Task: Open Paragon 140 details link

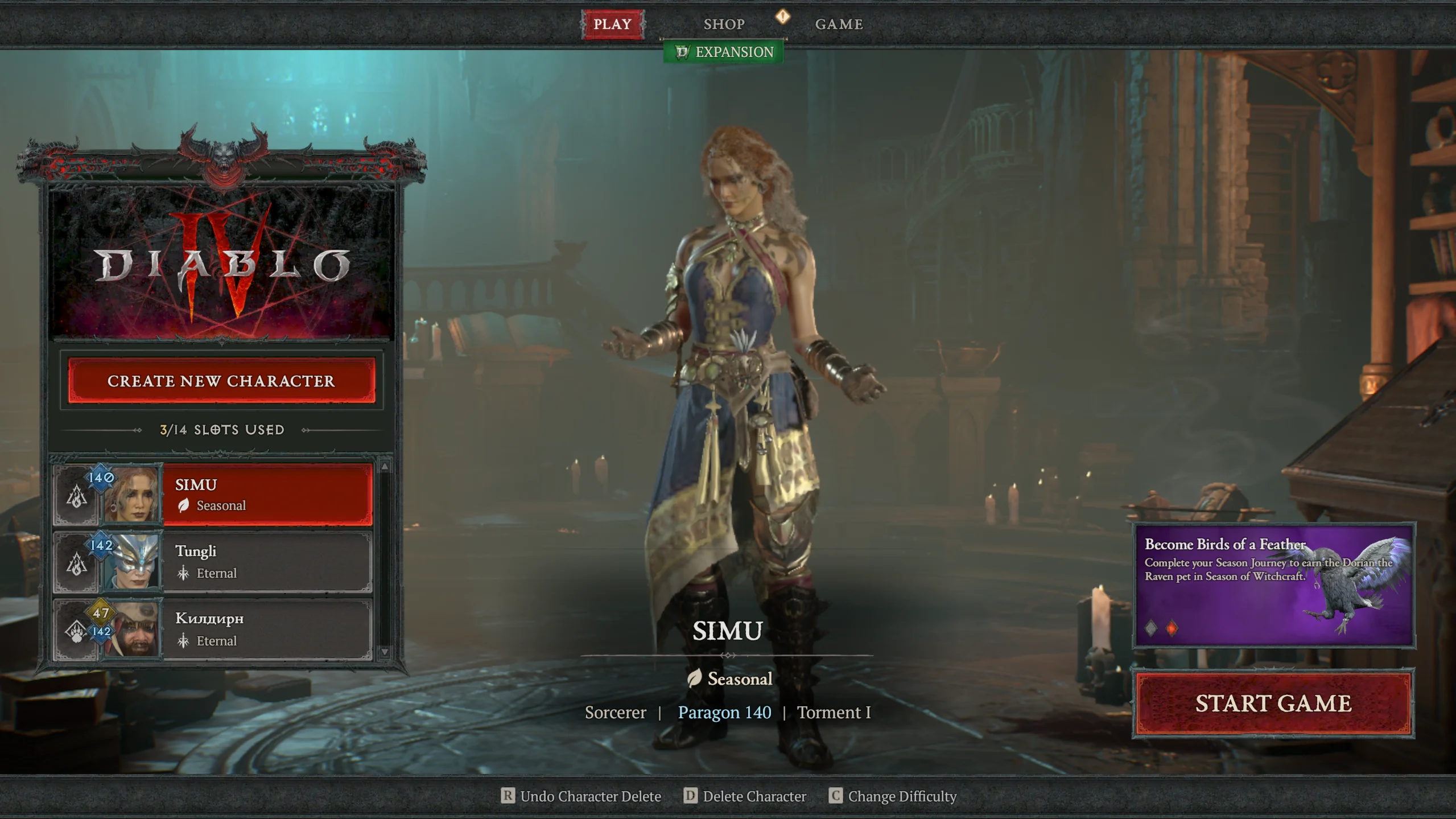Action: tap(723, 712)
